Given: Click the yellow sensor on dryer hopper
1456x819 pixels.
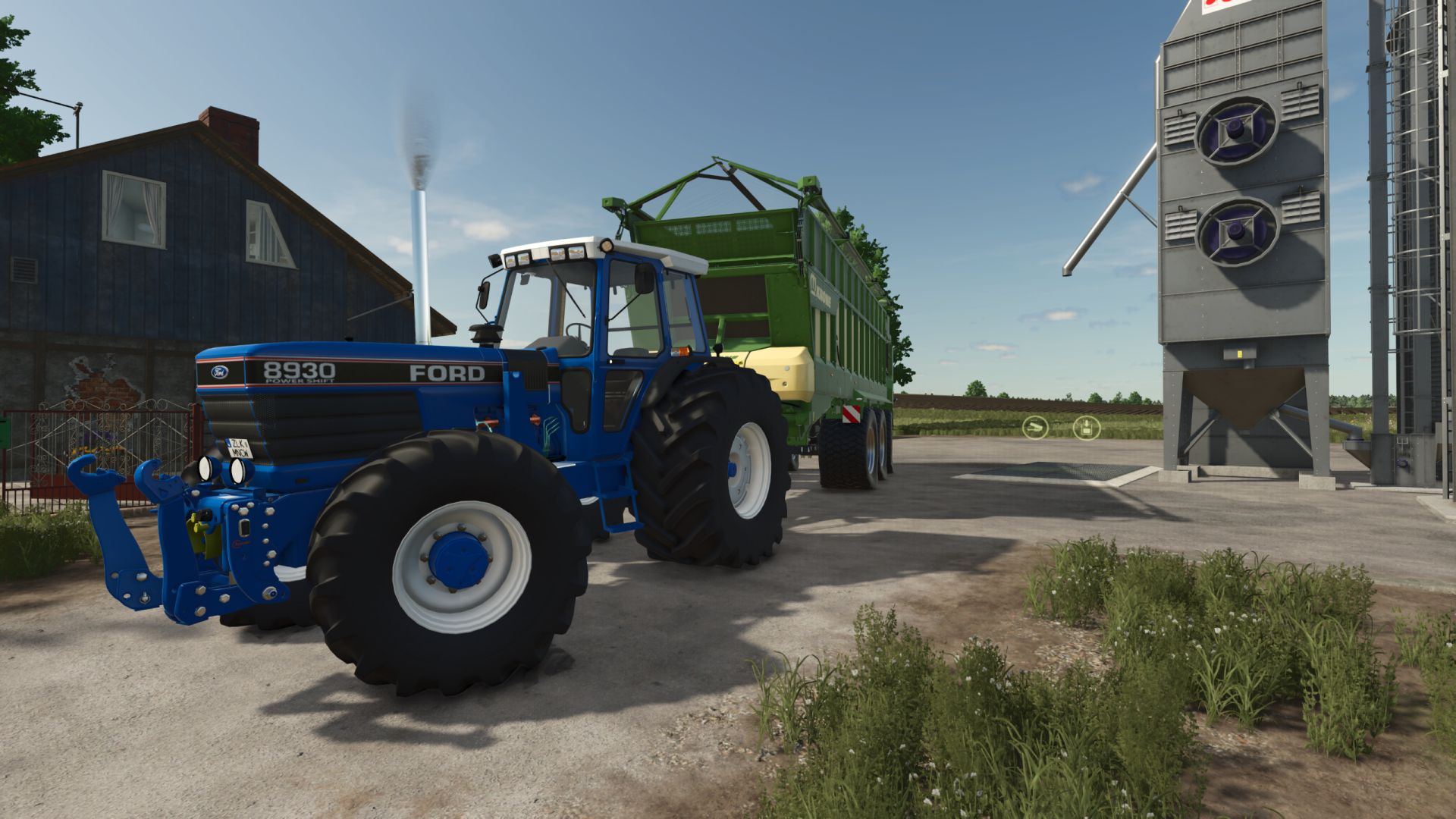Looking at the screenshot, I should [x=1238, y=352].
